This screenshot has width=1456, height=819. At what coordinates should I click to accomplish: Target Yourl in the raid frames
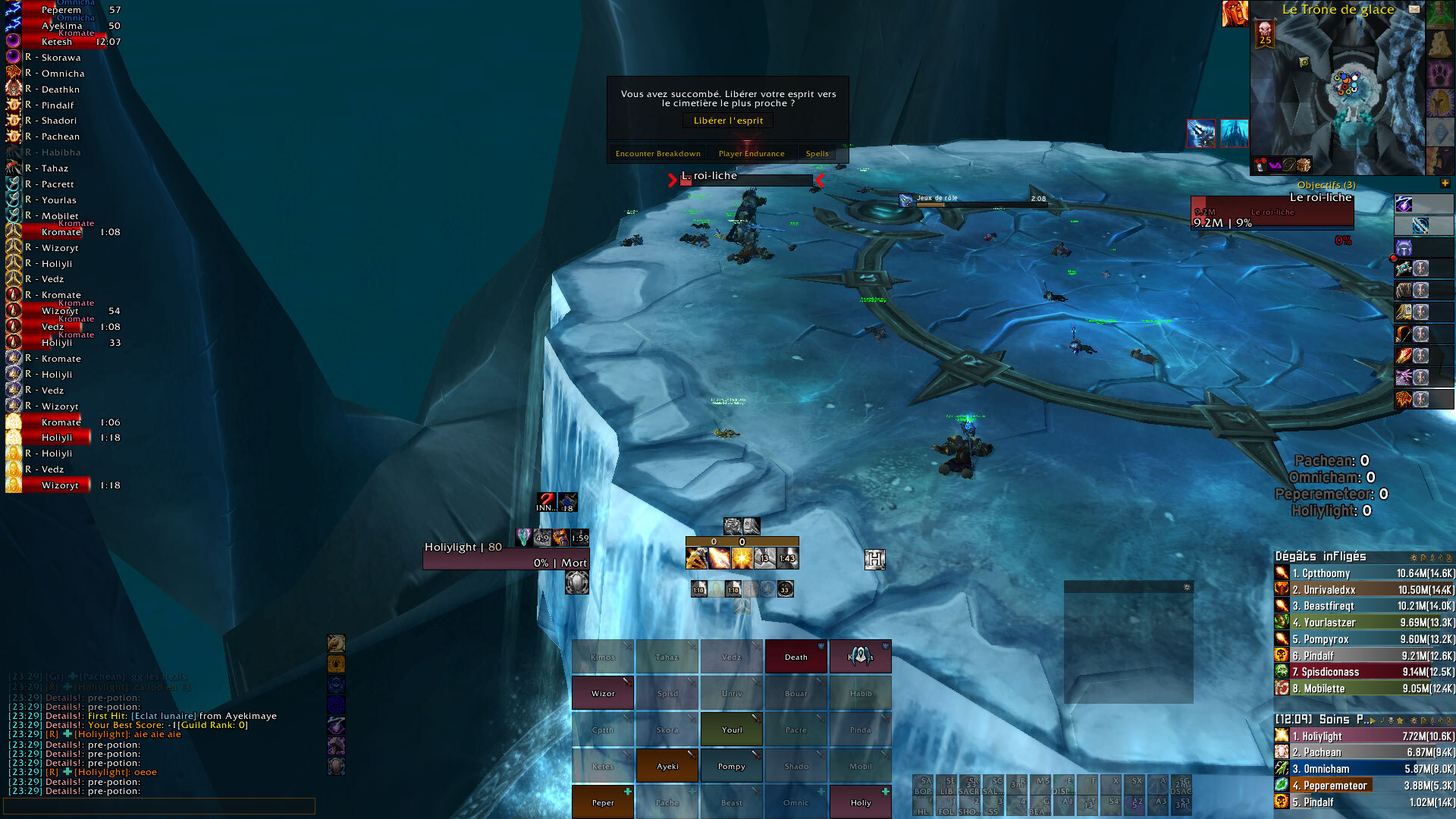[x=732, y=730]
